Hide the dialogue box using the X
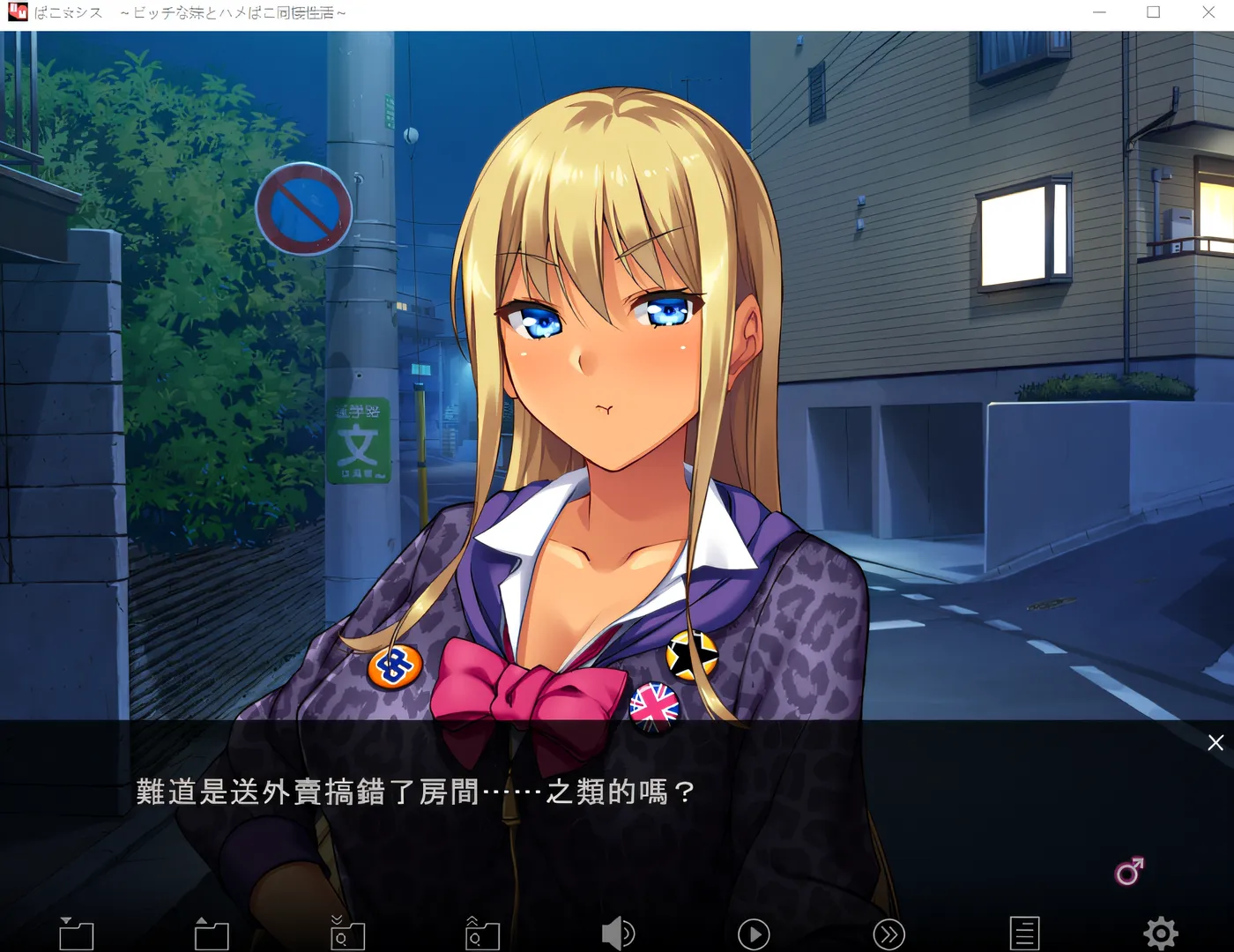 point(1215,743)
